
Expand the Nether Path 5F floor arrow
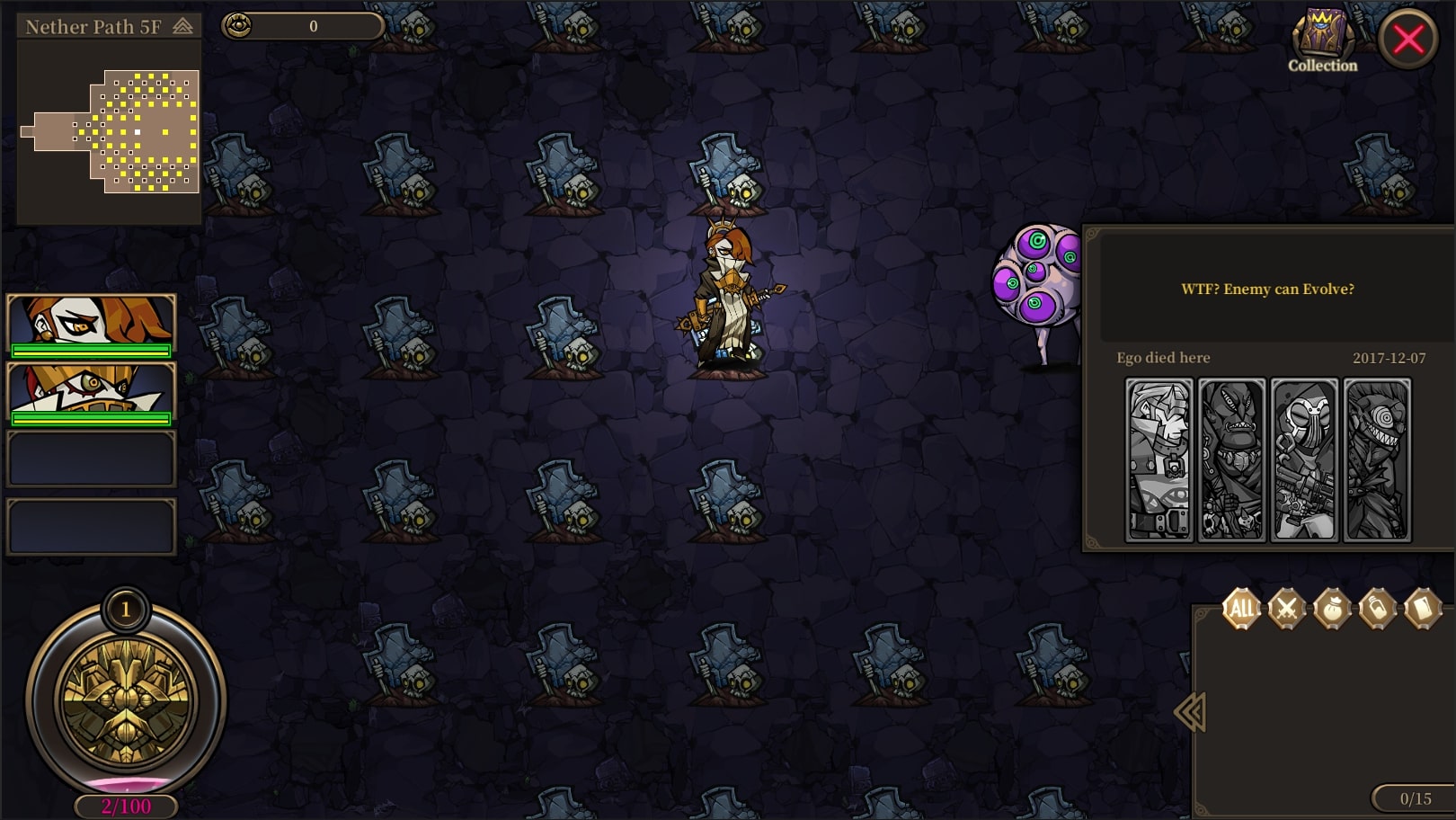pos(182,27)
